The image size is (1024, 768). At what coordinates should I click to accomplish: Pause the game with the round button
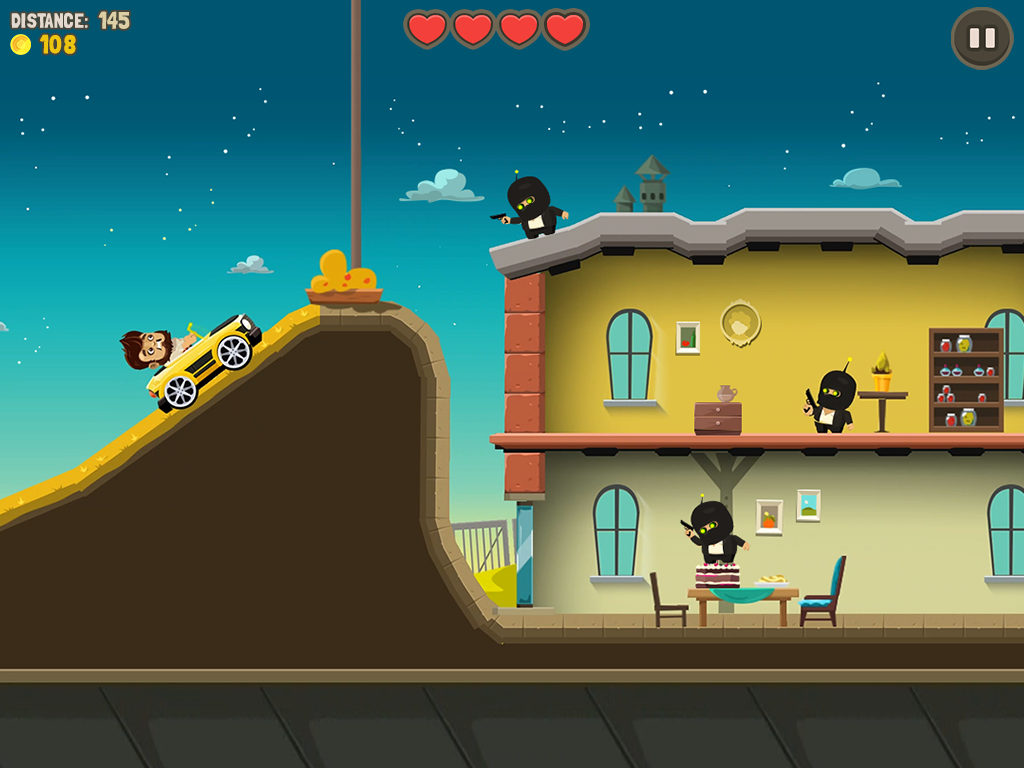(x=982, y=38)
